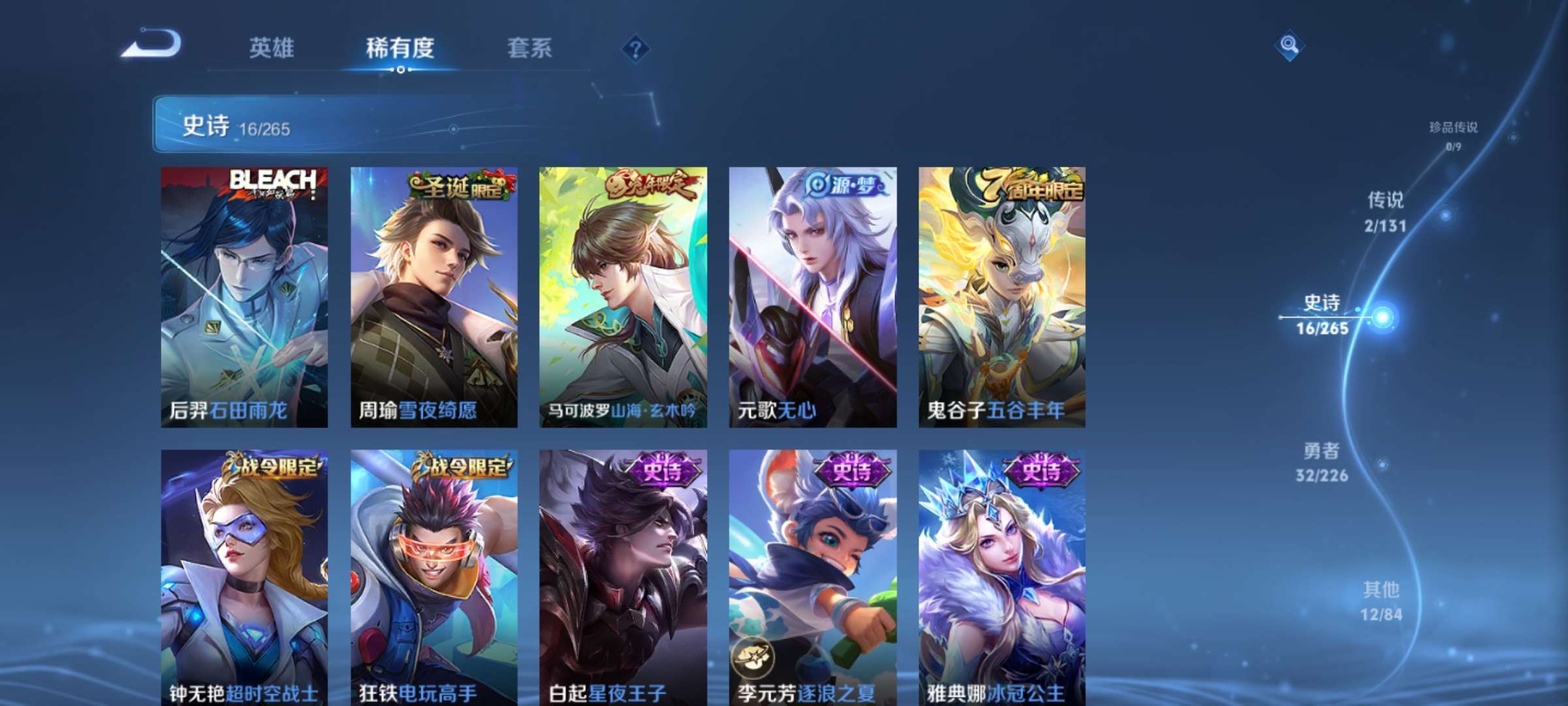Open the 套系 tab
The height and width of the screenshot is (706, 1568).
529,48
